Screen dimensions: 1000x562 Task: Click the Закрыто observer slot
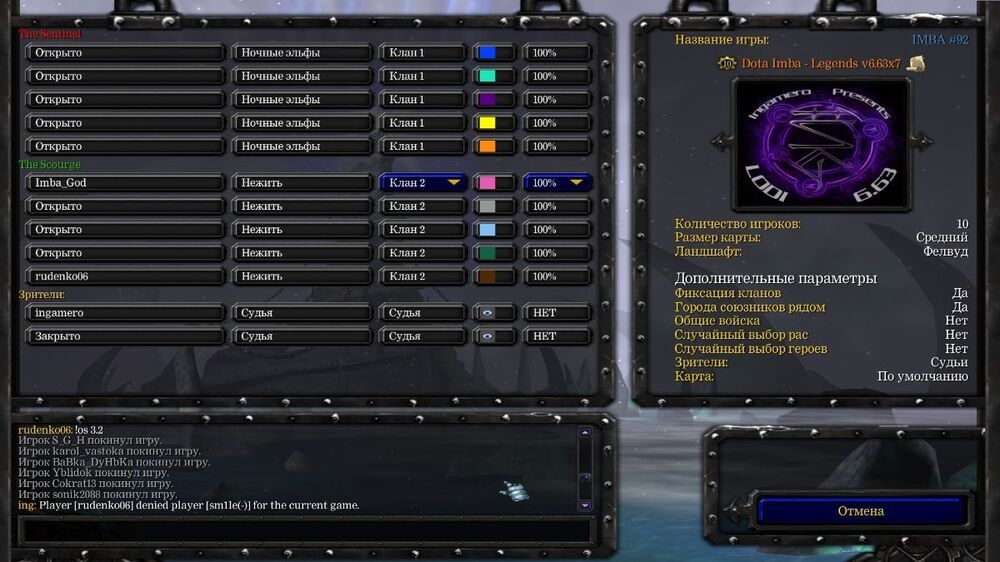125,336
